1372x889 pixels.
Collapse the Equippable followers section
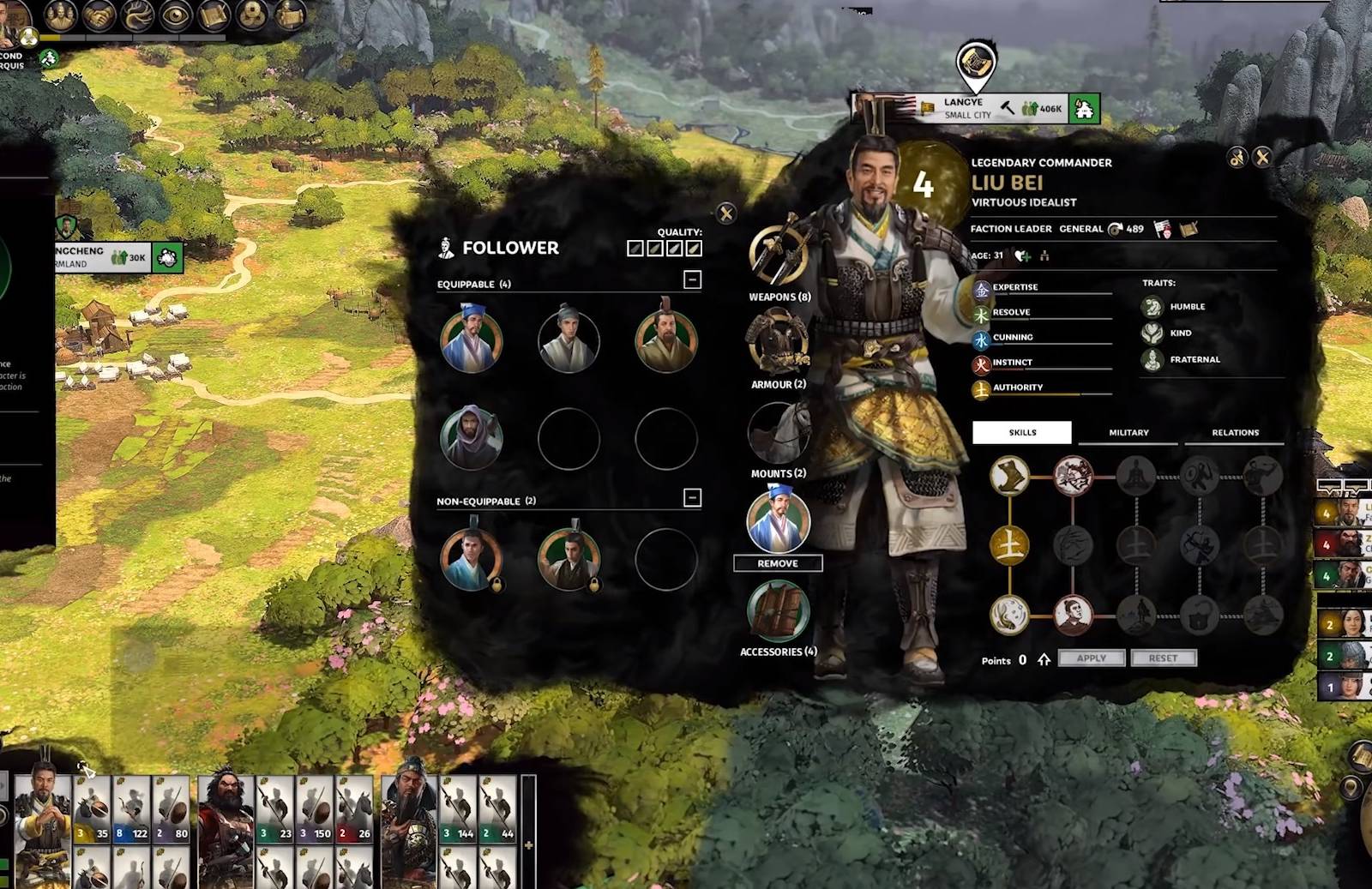692,279
